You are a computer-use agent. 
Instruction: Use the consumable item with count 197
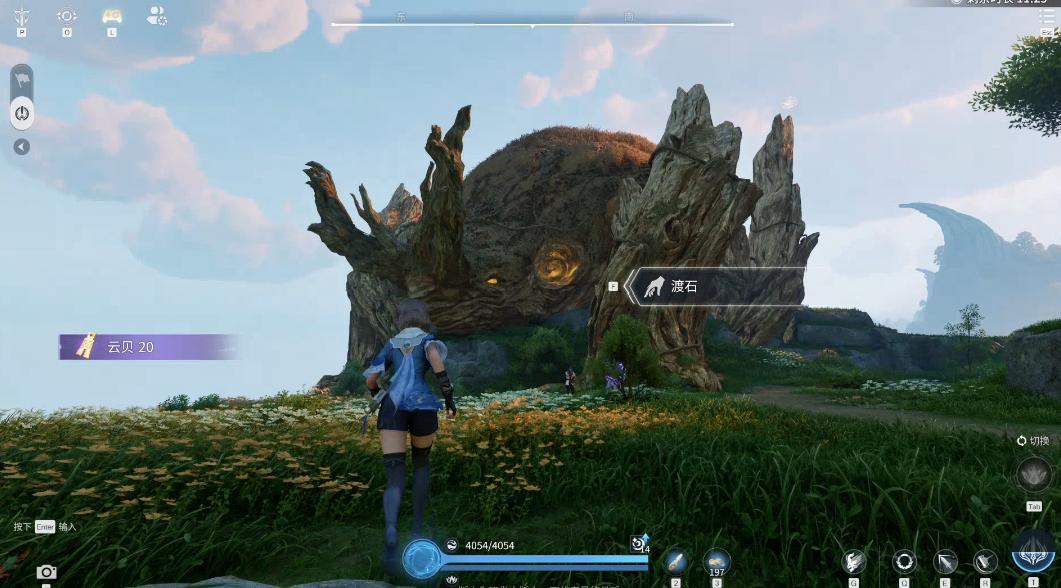click(x=716, y=560)
